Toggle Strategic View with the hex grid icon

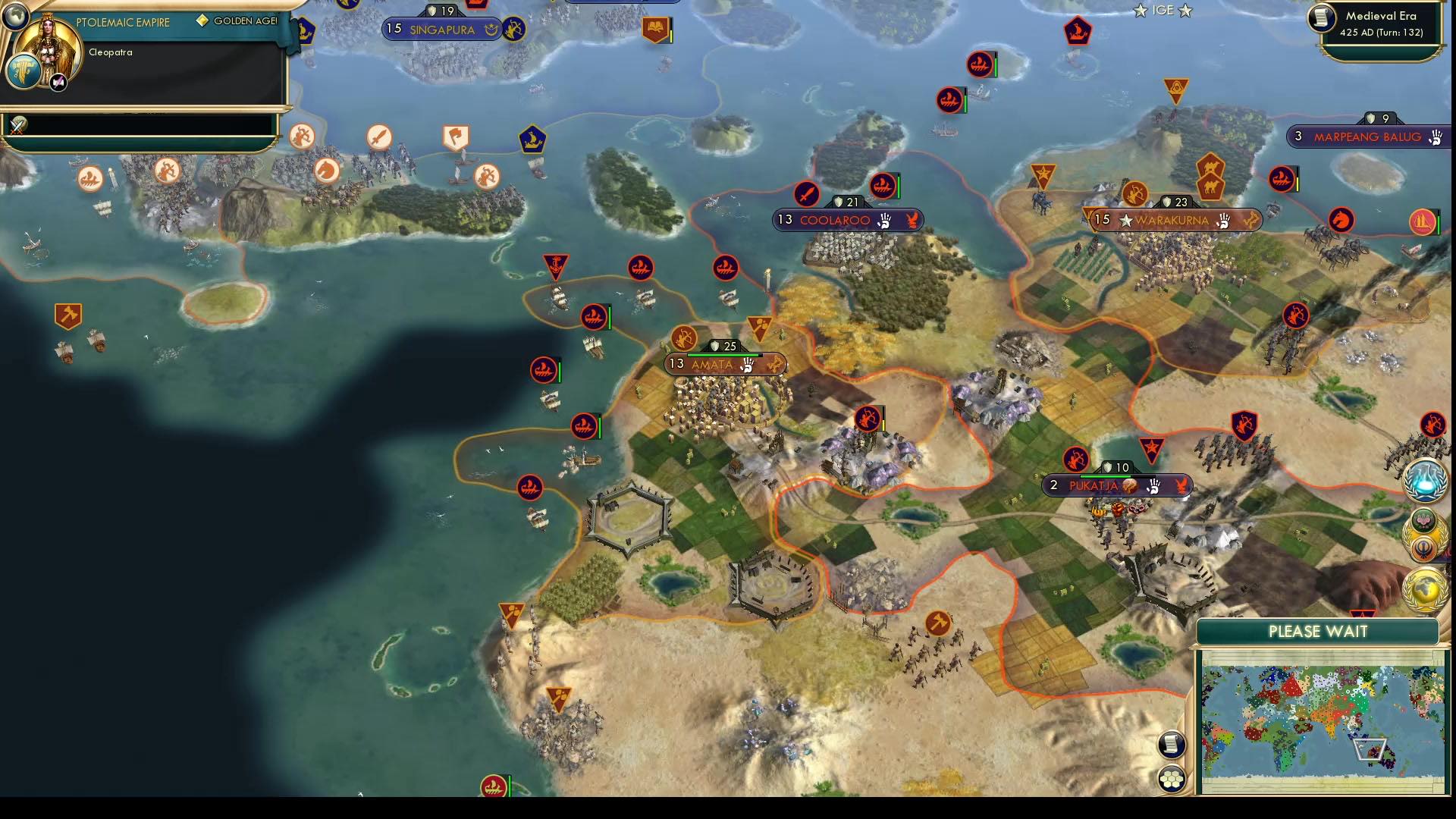coord(1172,776)
